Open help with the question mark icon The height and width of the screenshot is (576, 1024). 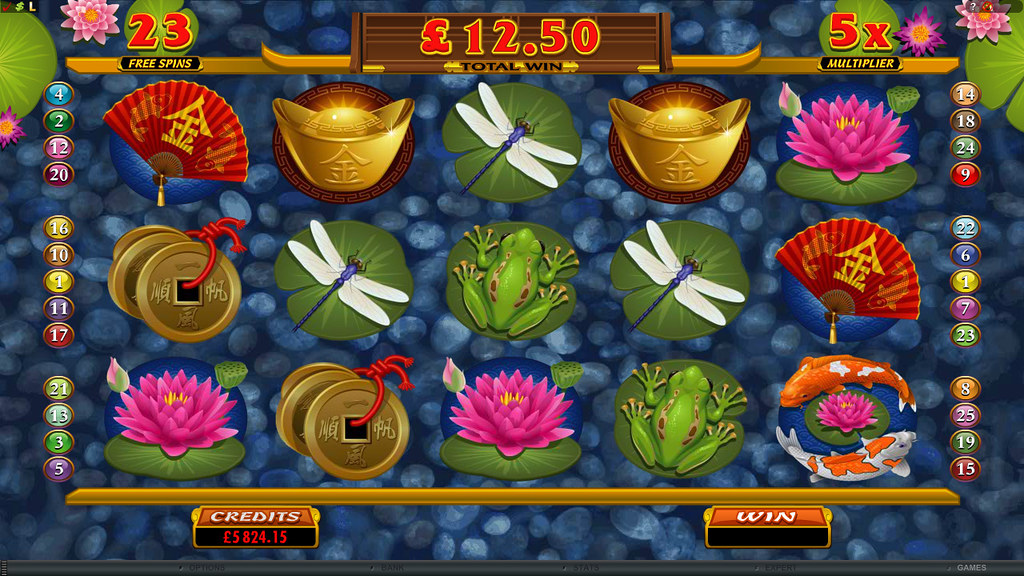[974, 6]
